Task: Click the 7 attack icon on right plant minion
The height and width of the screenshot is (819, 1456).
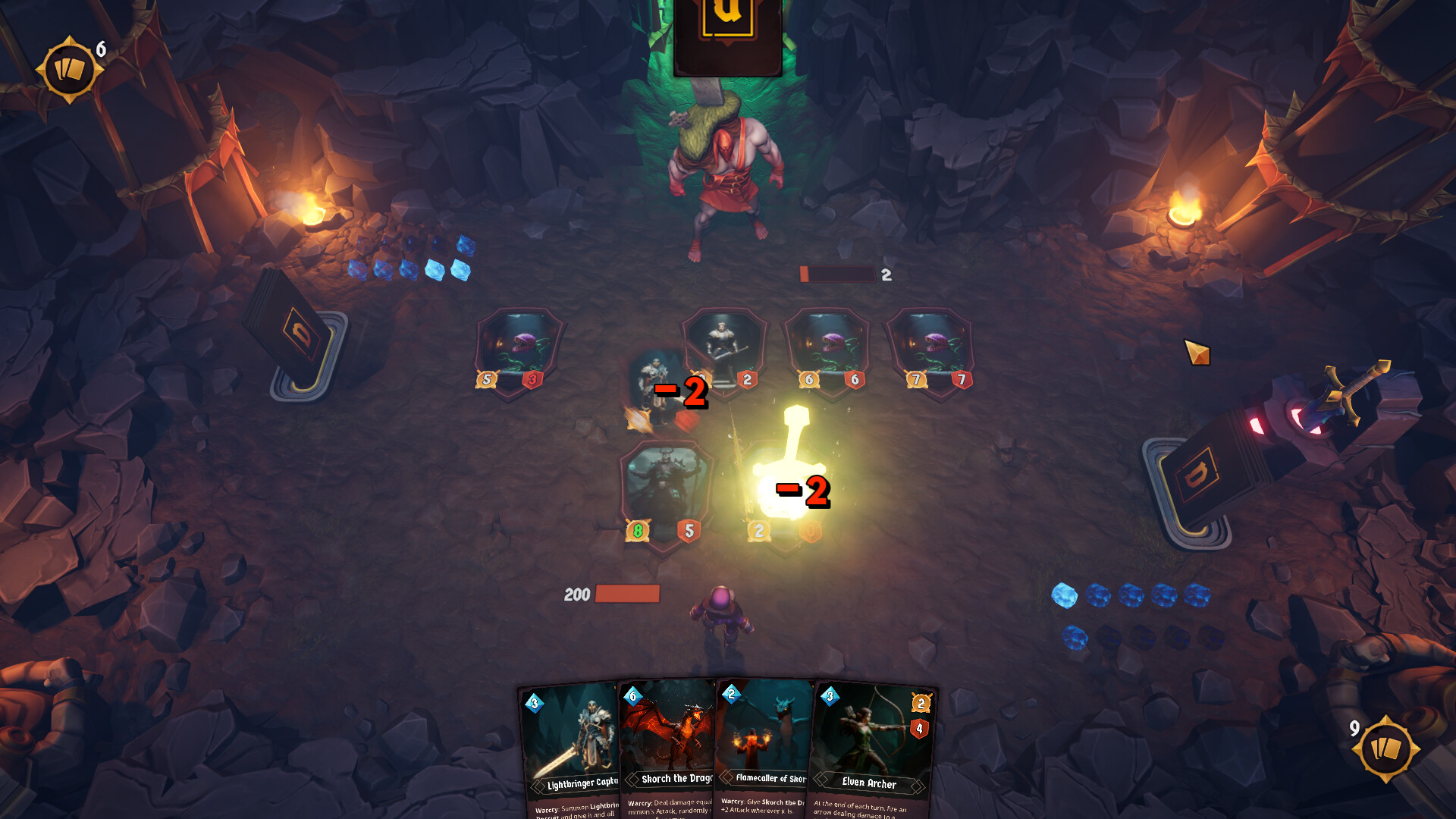Action: pos(916,379)
